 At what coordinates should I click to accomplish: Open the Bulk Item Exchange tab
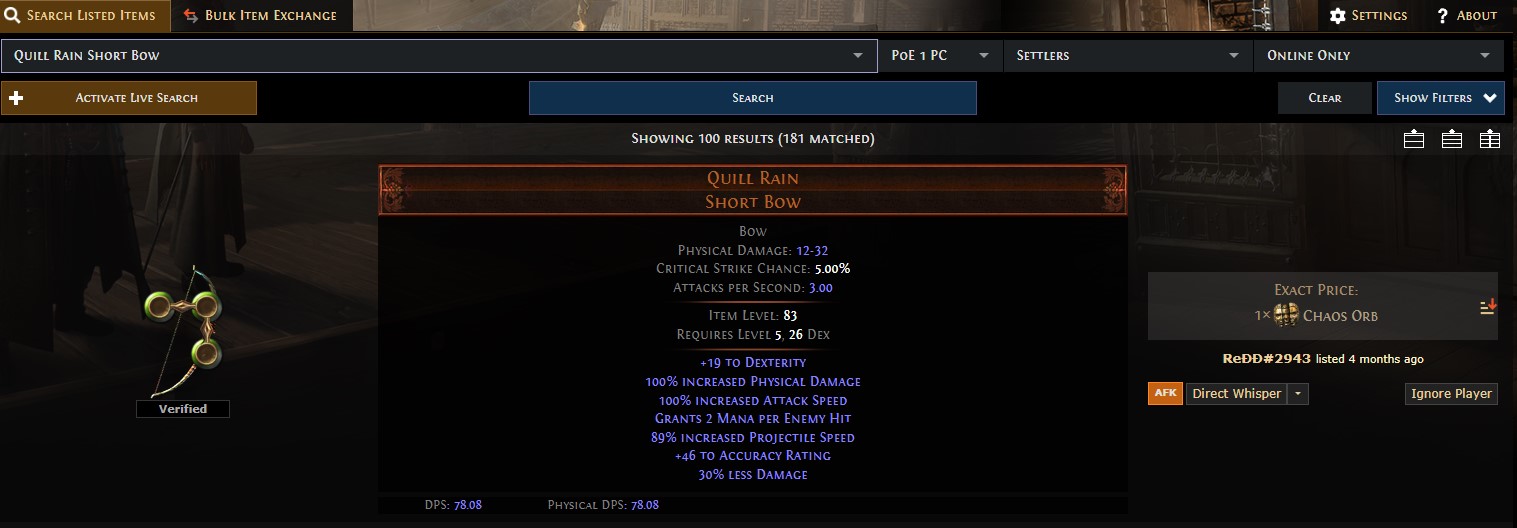point(261,16)
